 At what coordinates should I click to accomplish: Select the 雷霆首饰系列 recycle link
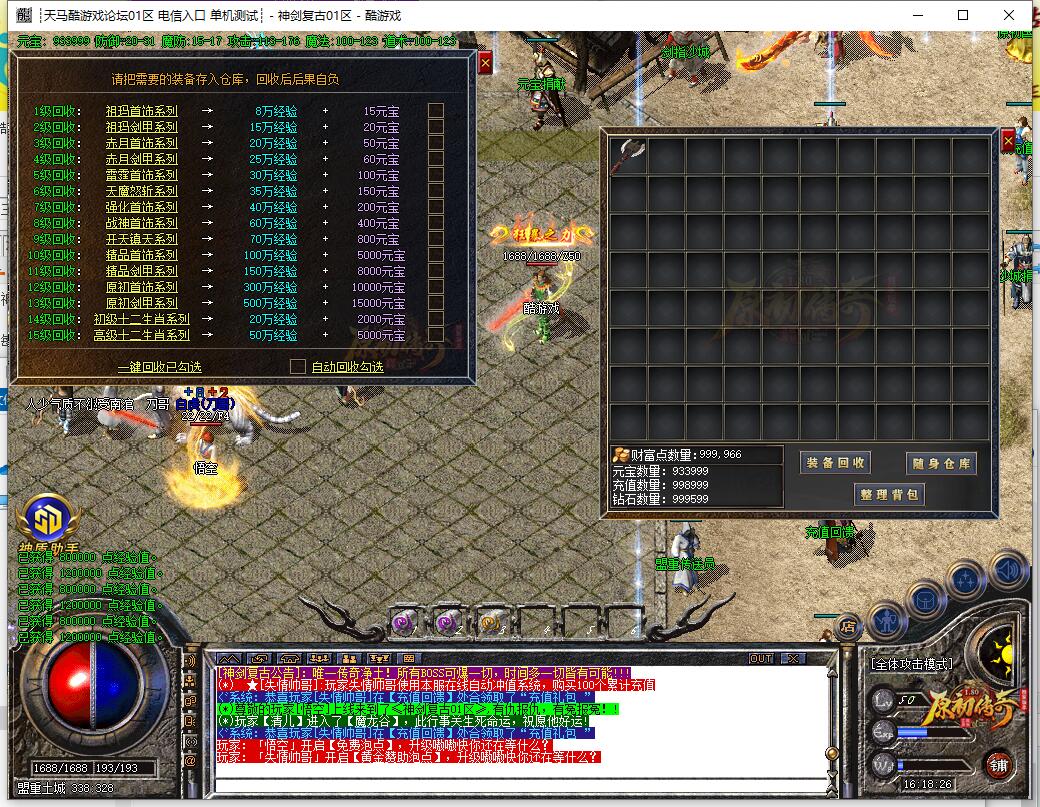(x=141, y=175)
